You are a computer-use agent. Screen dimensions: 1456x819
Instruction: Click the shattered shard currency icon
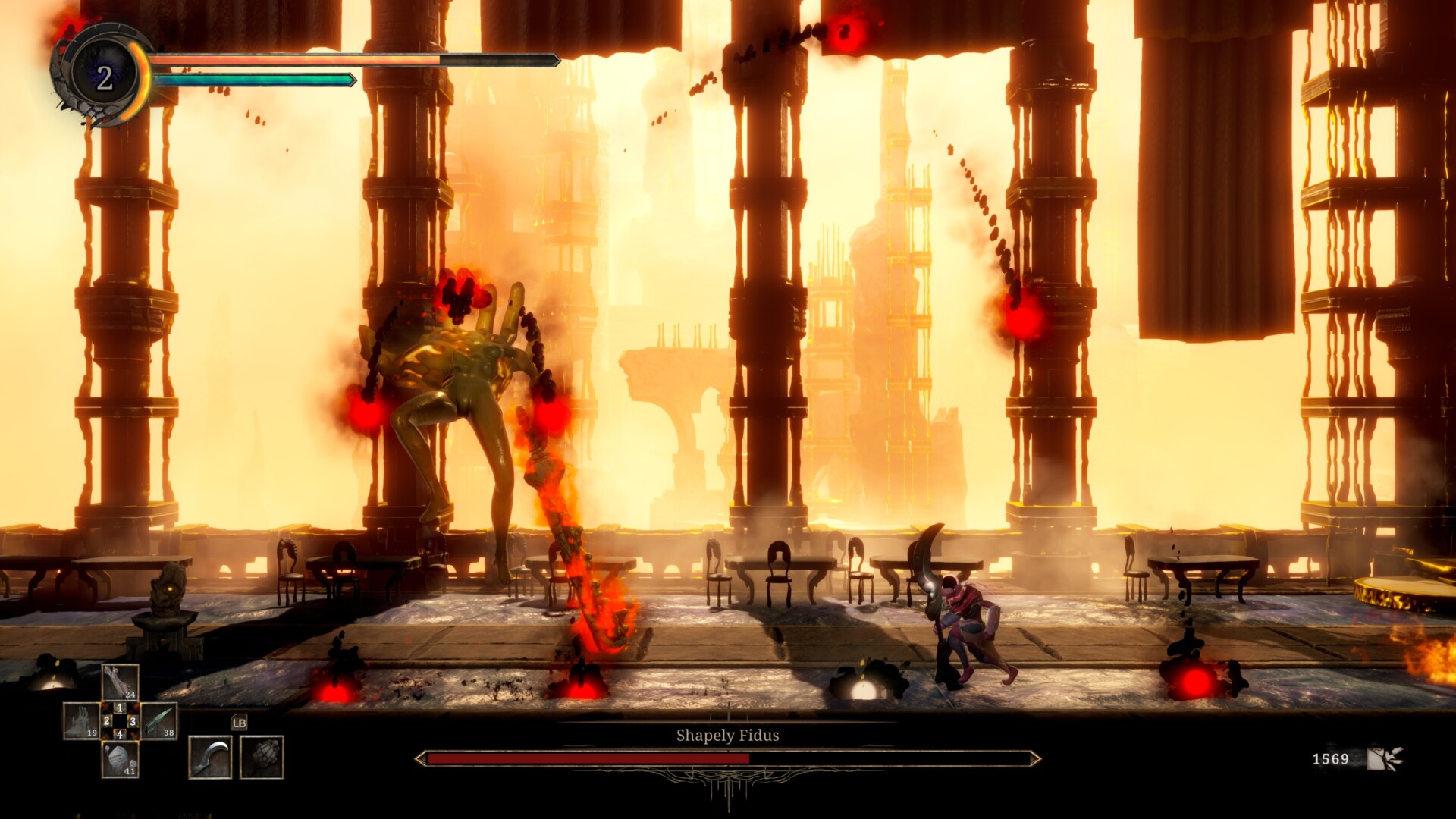tap(1385, 758)
